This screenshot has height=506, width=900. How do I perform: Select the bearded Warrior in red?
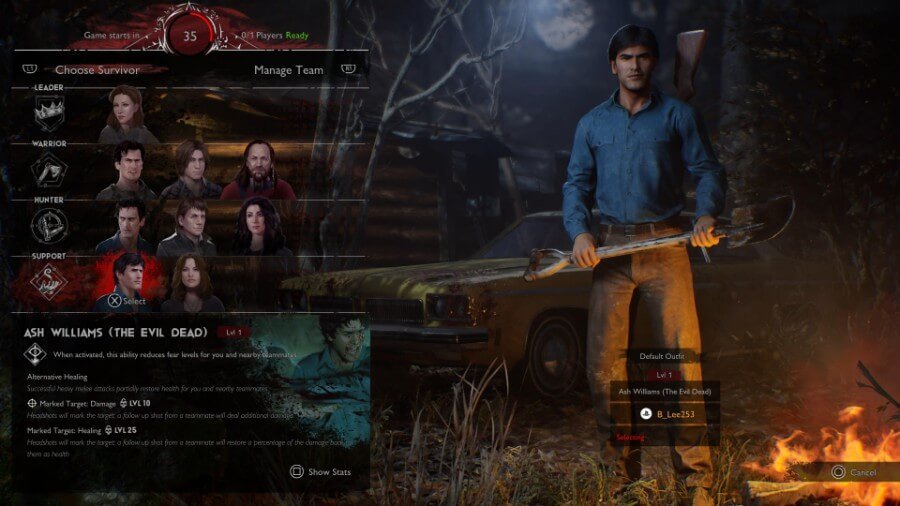(x=257, y=170)
